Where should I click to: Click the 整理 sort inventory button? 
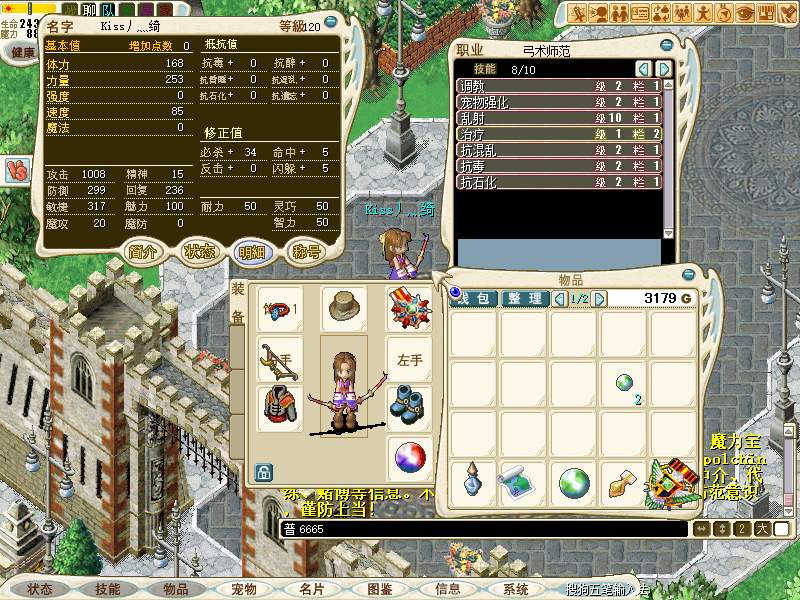525,298
